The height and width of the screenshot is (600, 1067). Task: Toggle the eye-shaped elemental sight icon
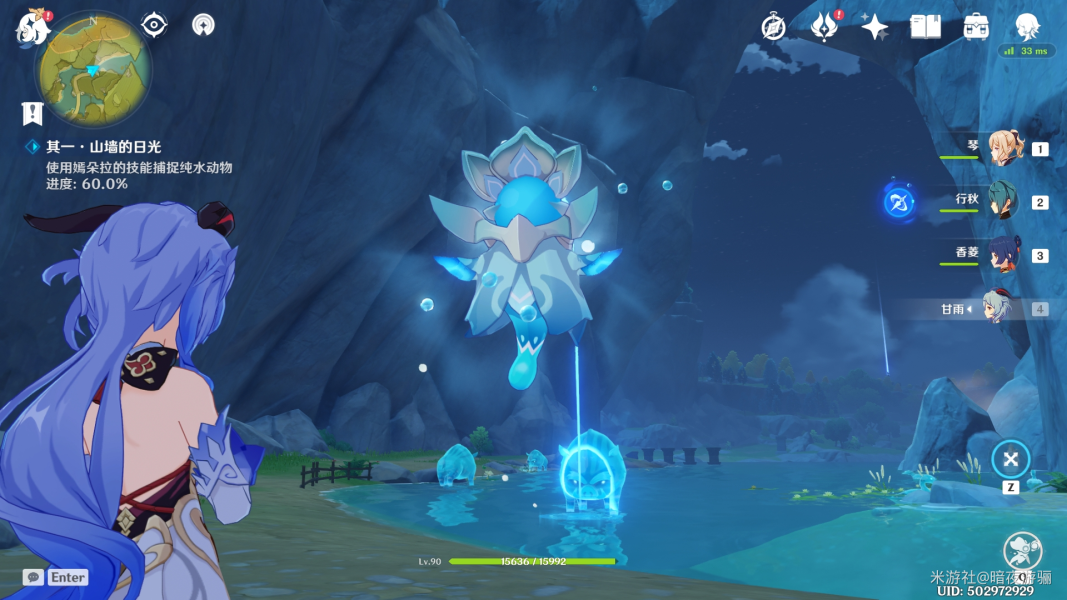[154, 25]
